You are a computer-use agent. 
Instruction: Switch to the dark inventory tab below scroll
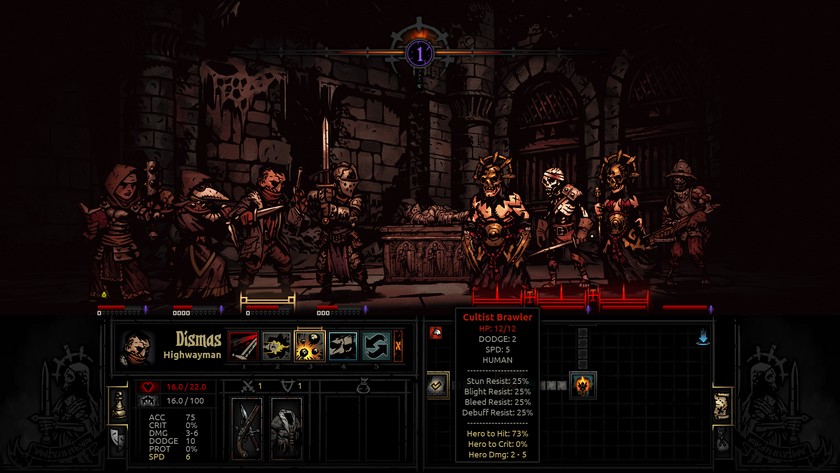point(721,438)
